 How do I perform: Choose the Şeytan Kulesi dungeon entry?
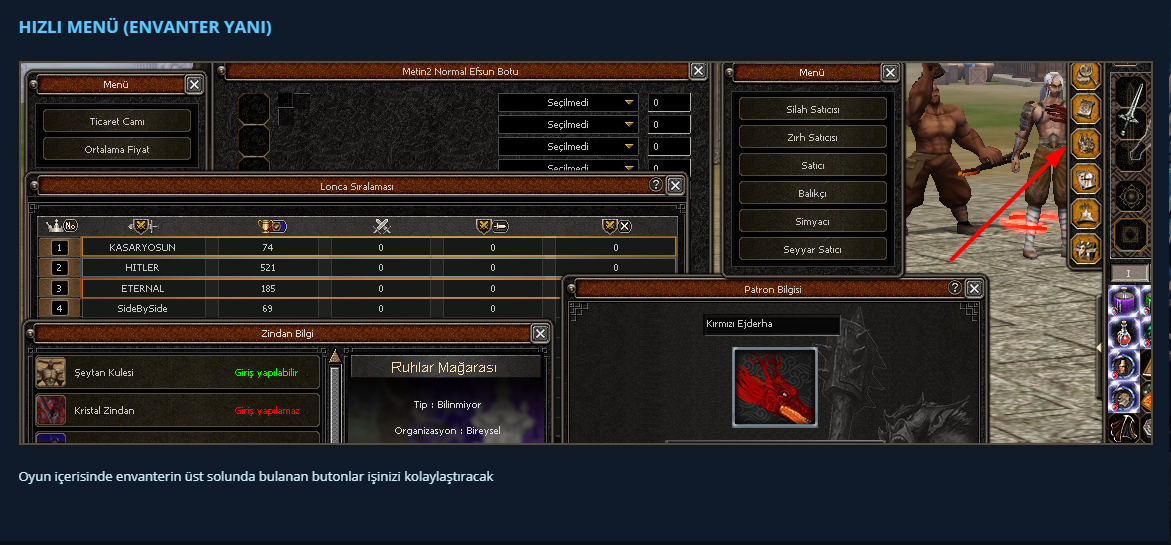pos(177,373)
